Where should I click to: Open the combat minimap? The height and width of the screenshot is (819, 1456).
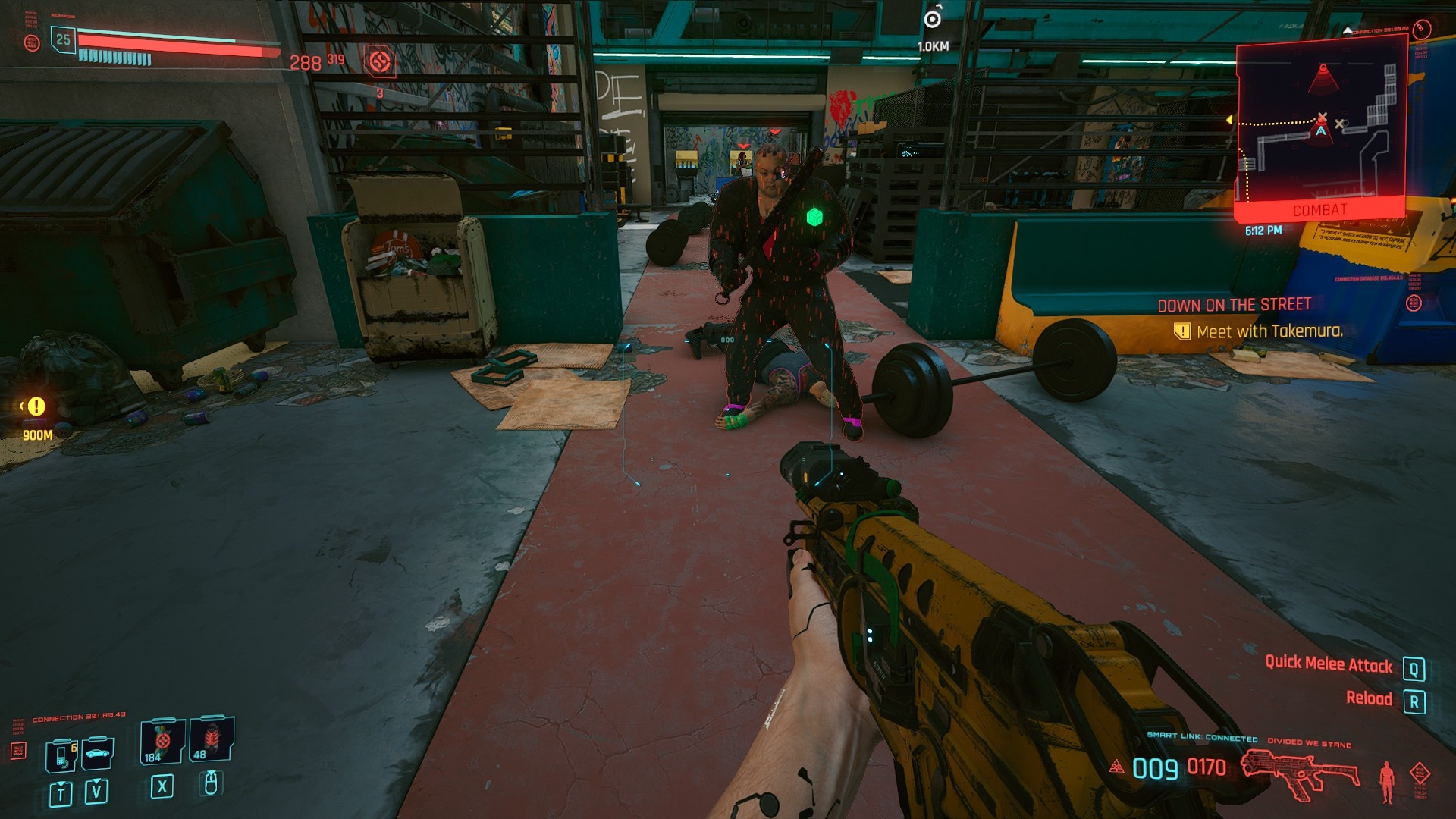tap(1320, 125)
